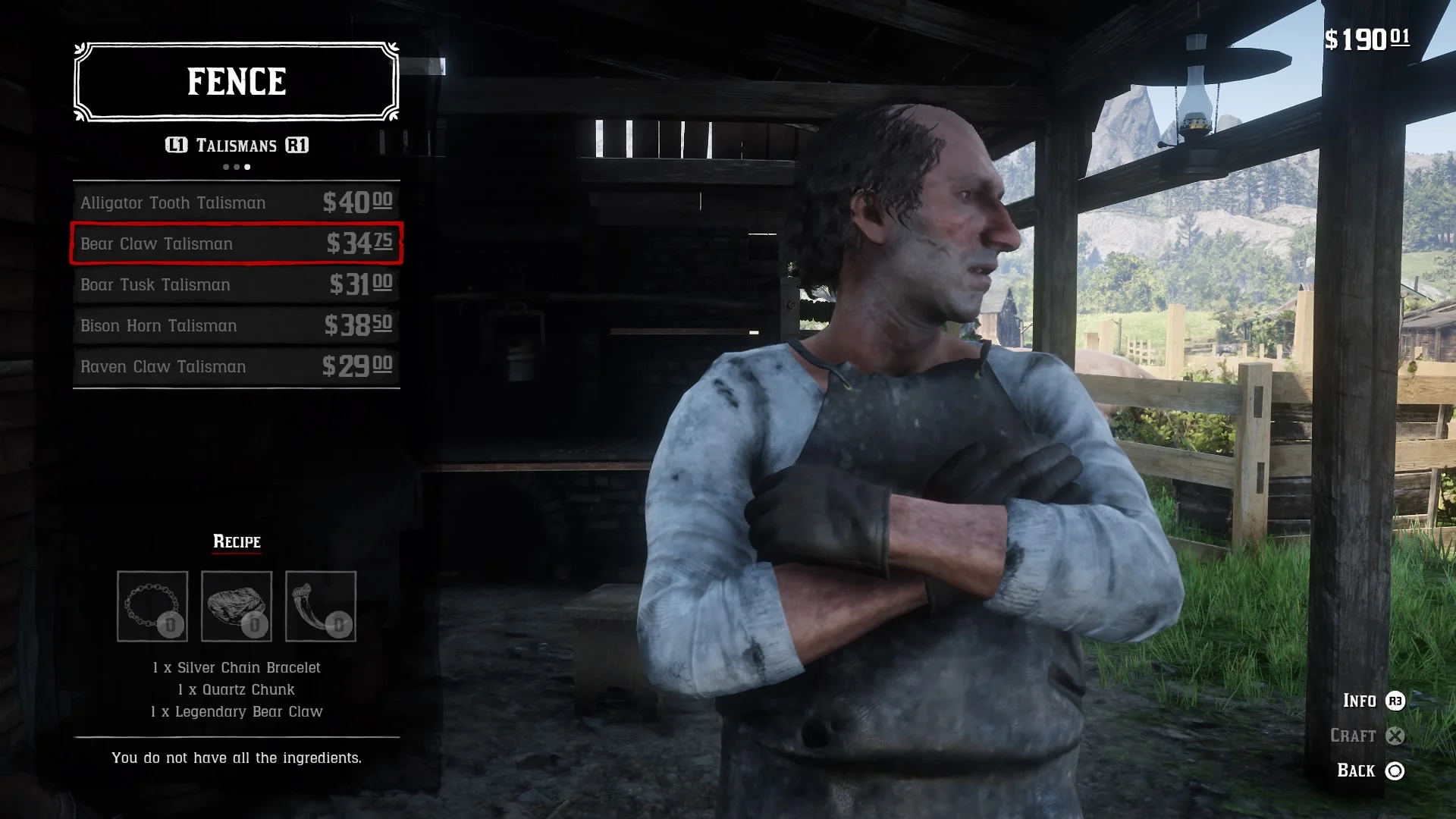Screen dimensions: 1456x819
Task: Click the first page navigation dot
Action: click(224, 167)
